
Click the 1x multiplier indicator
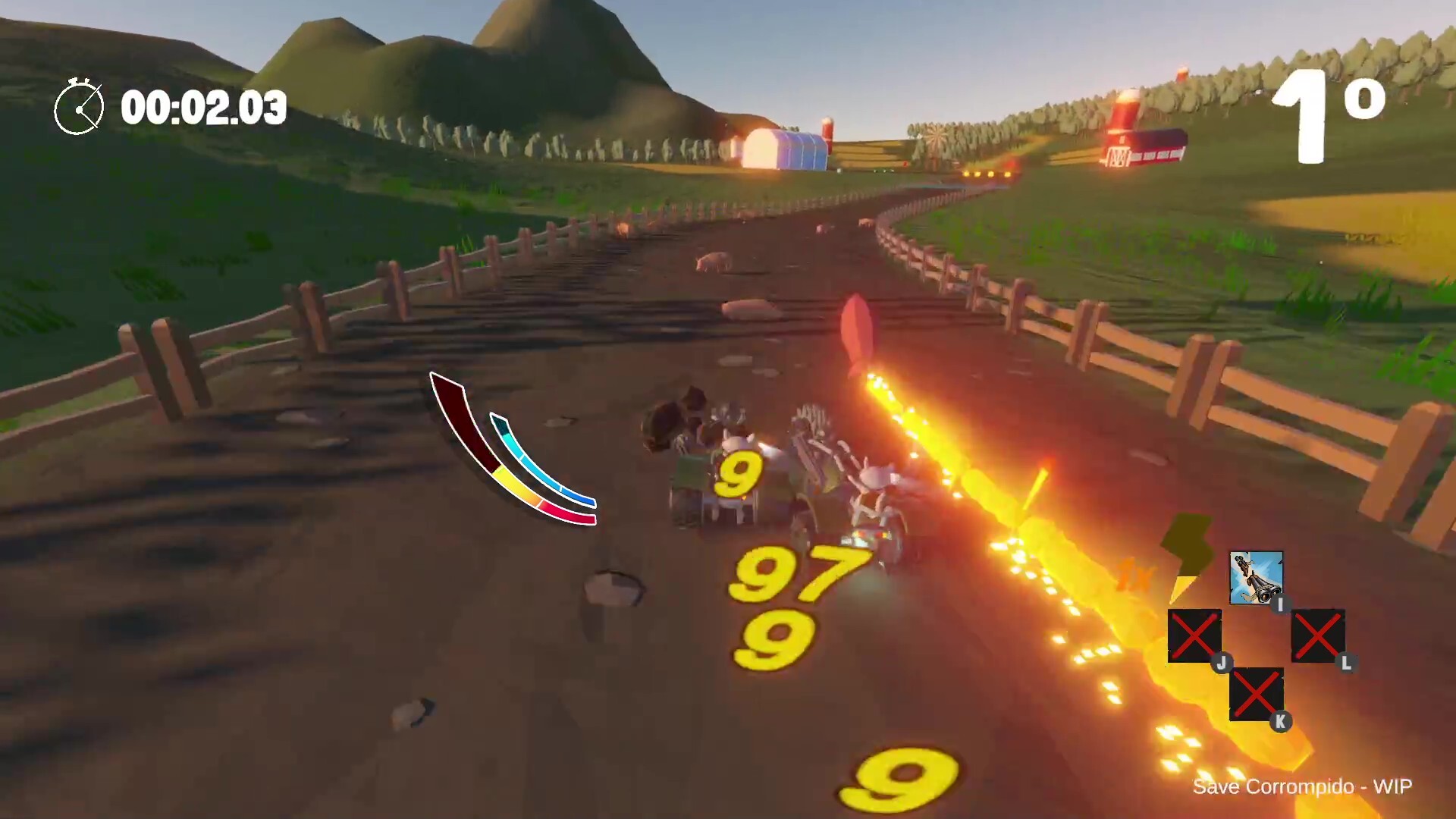click(x=1135, y=573)
